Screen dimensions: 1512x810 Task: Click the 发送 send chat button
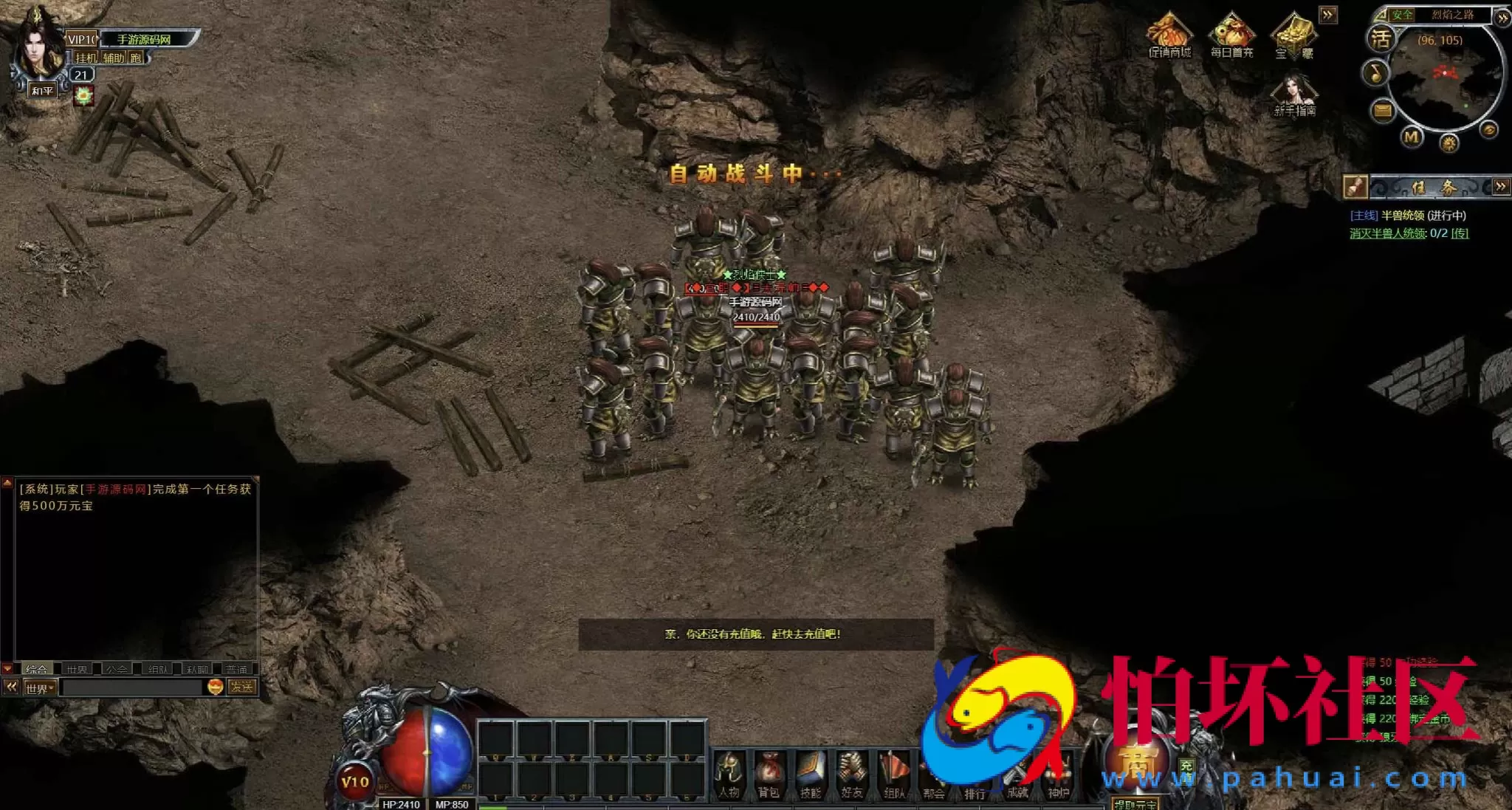tap(241, 687)
